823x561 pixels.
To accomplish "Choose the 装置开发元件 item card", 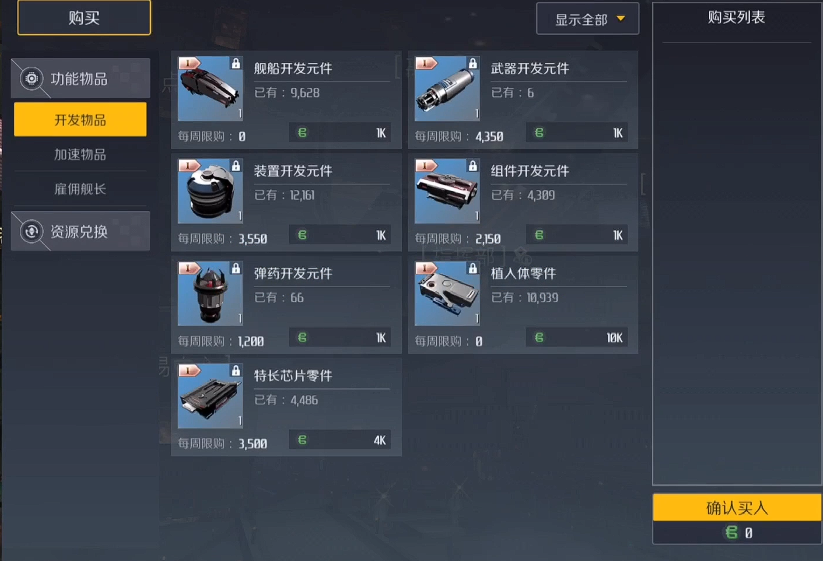I will pos(286,202).
